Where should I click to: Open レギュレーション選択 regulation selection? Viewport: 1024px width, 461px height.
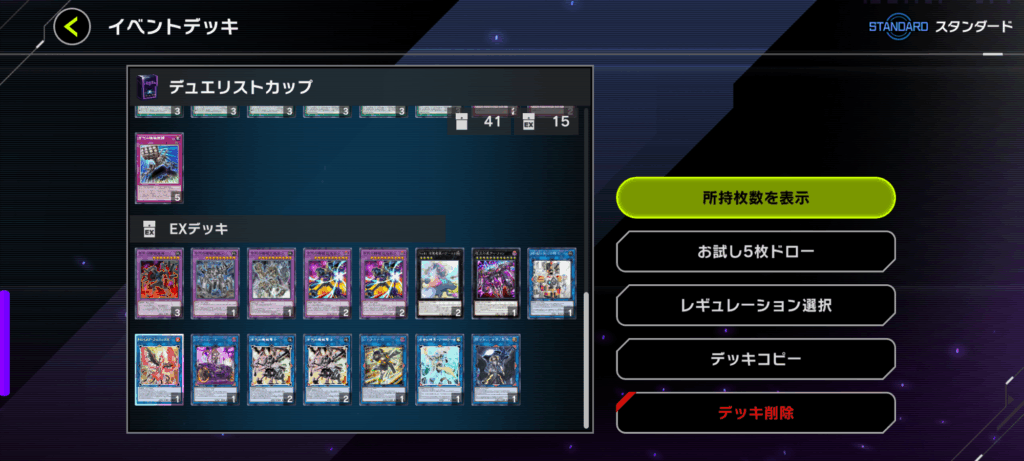click(755, 305)
